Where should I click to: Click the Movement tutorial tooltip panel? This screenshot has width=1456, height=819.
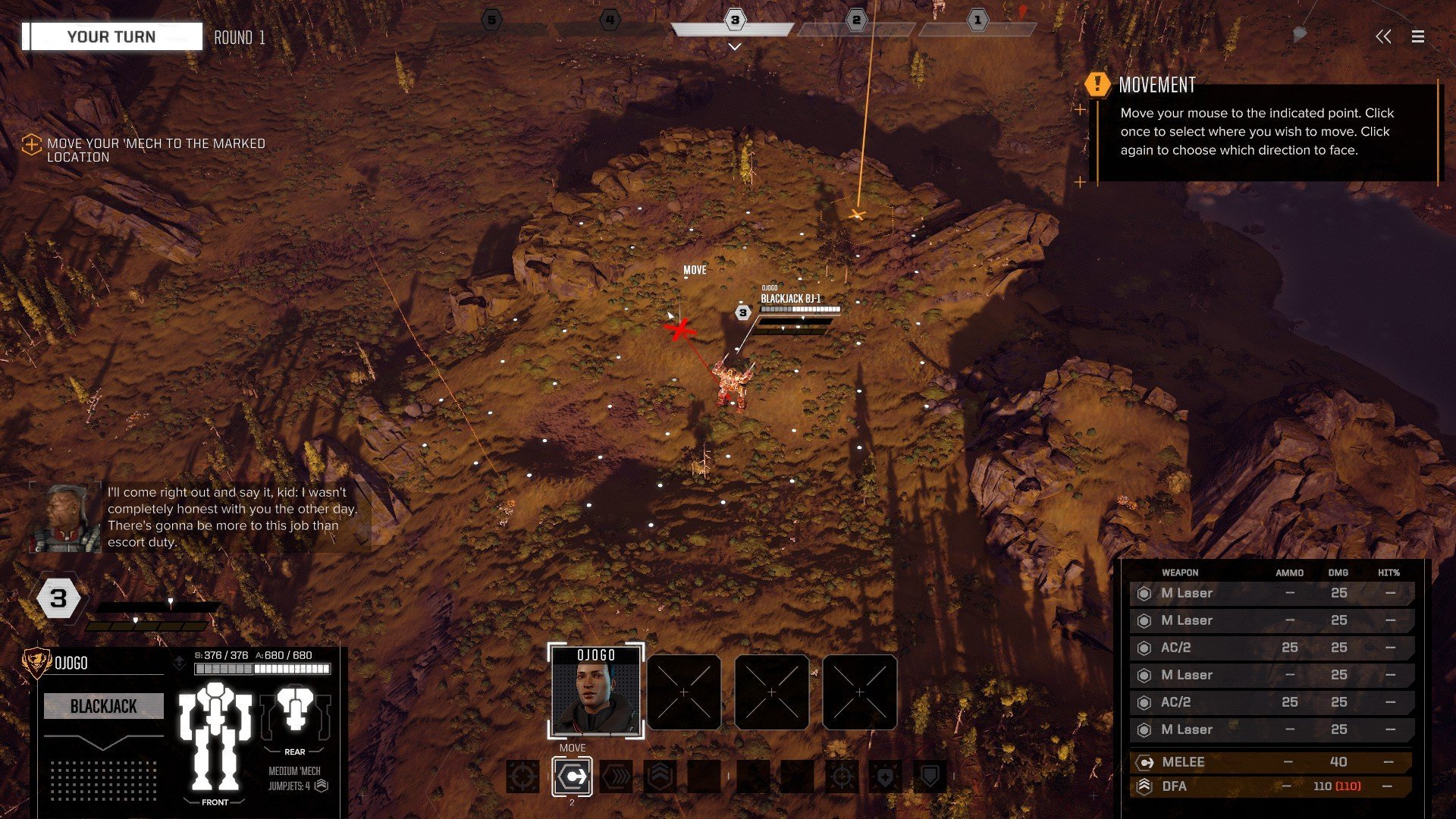click(1265, 130)
